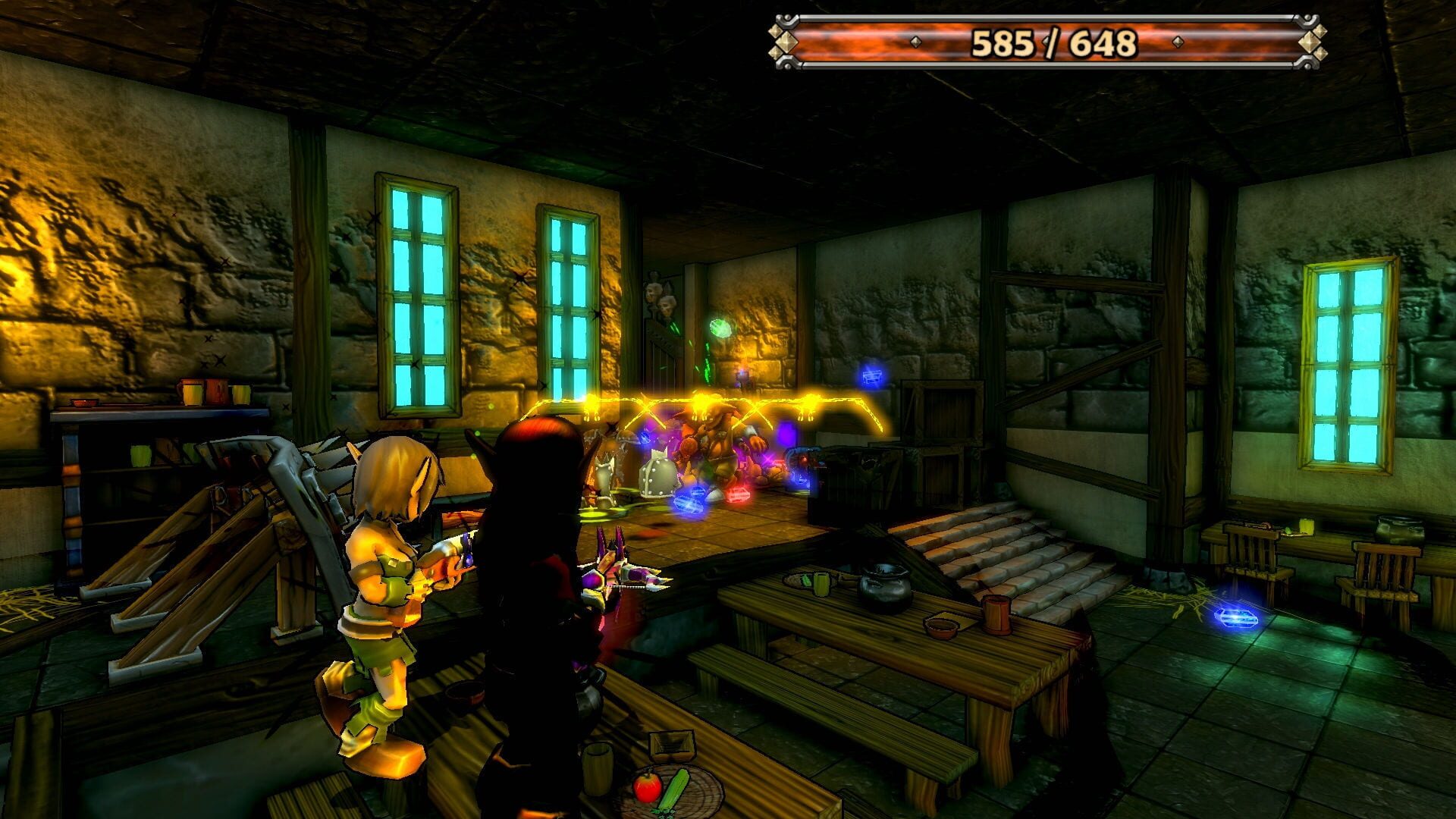Select the pink sparkle effect near the chest

pos(767,460)
